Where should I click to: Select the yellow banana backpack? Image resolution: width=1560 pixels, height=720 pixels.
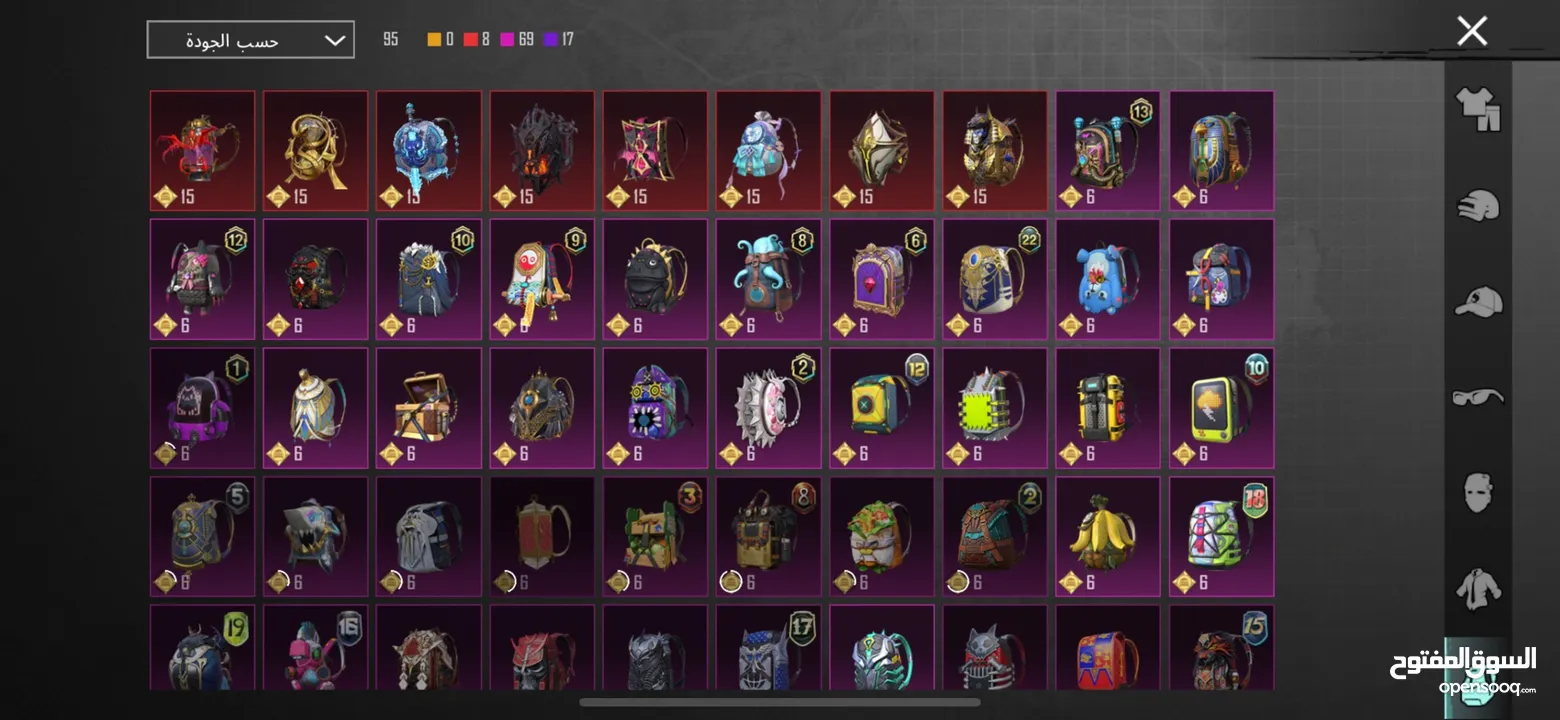pyautogui.click(x=1108, y=535)
